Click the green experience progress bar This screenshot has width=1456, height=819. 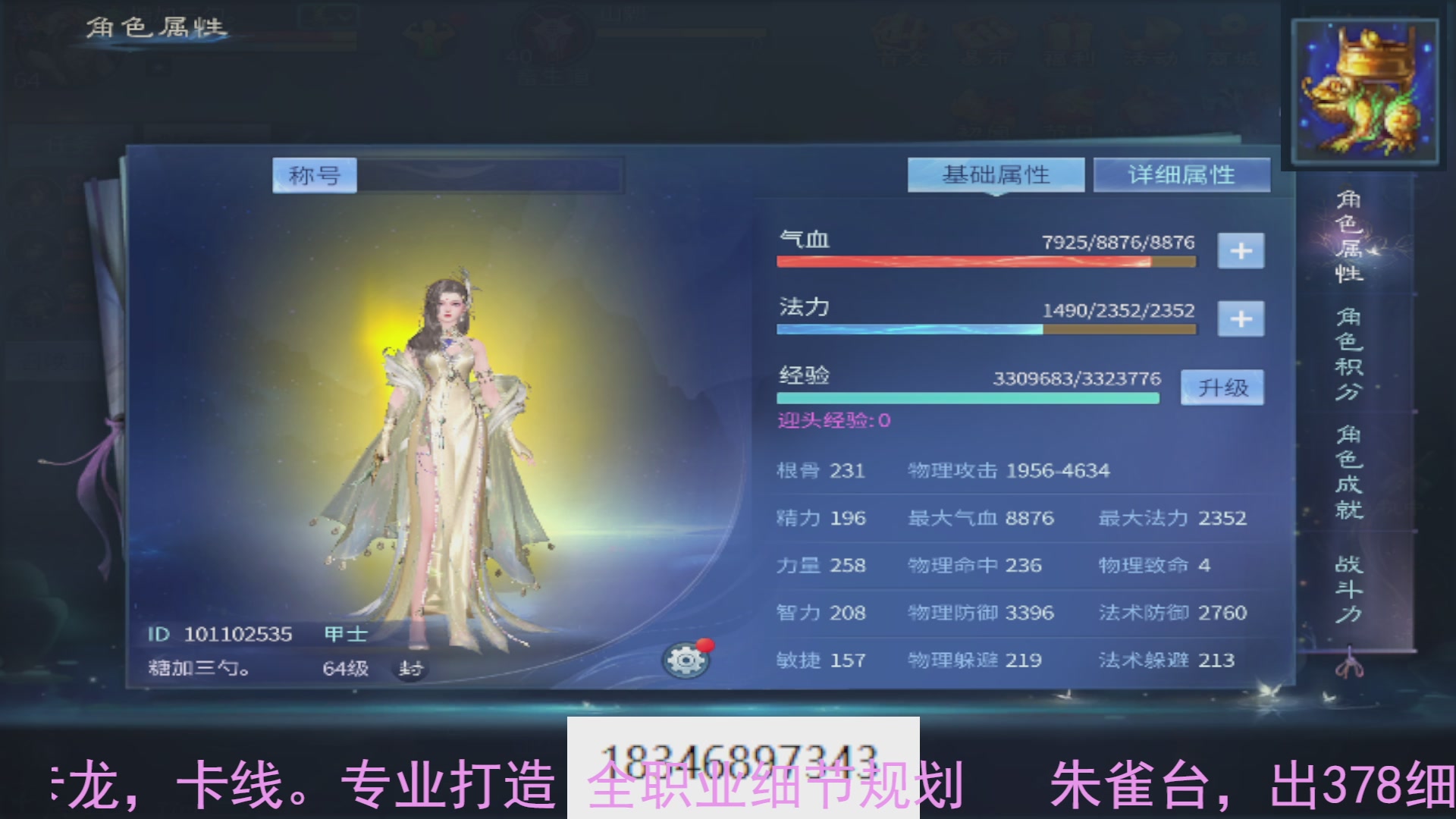967,397
